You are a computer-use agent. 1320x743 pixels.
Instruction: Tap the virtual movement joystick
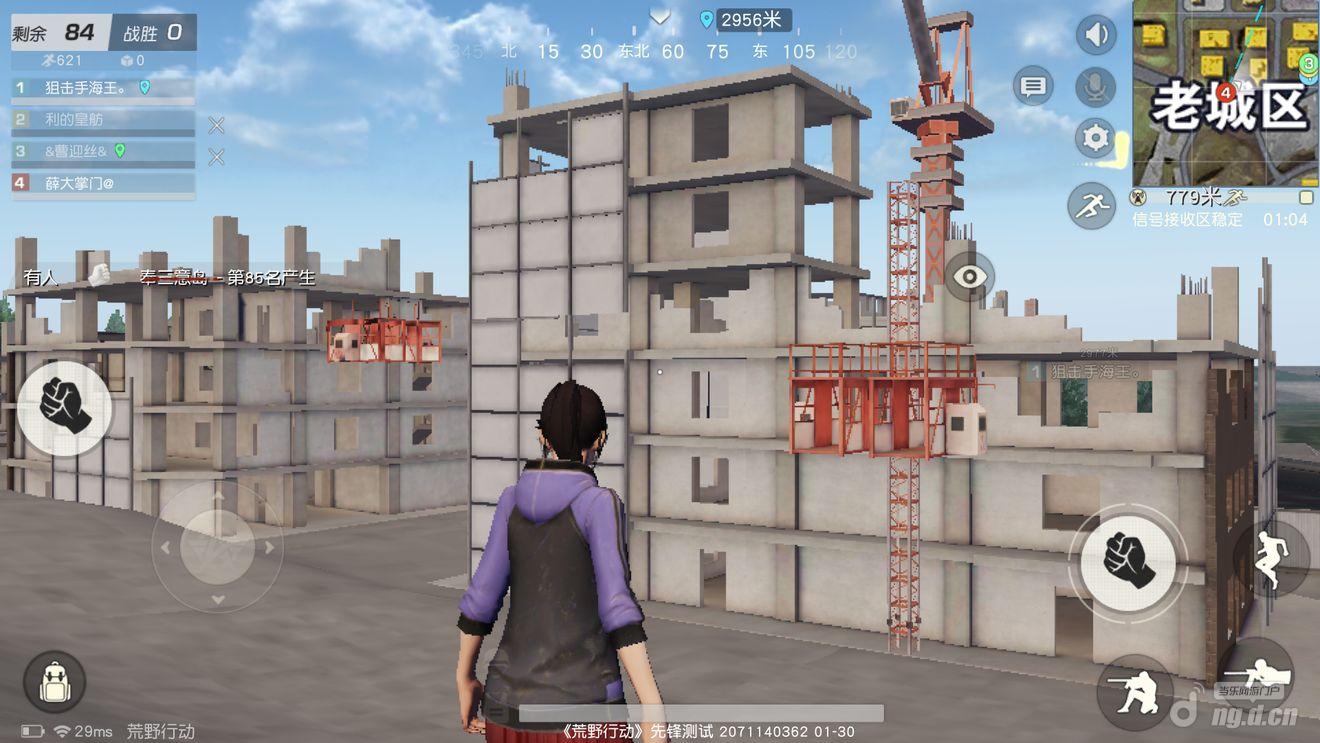pos(217,547)
